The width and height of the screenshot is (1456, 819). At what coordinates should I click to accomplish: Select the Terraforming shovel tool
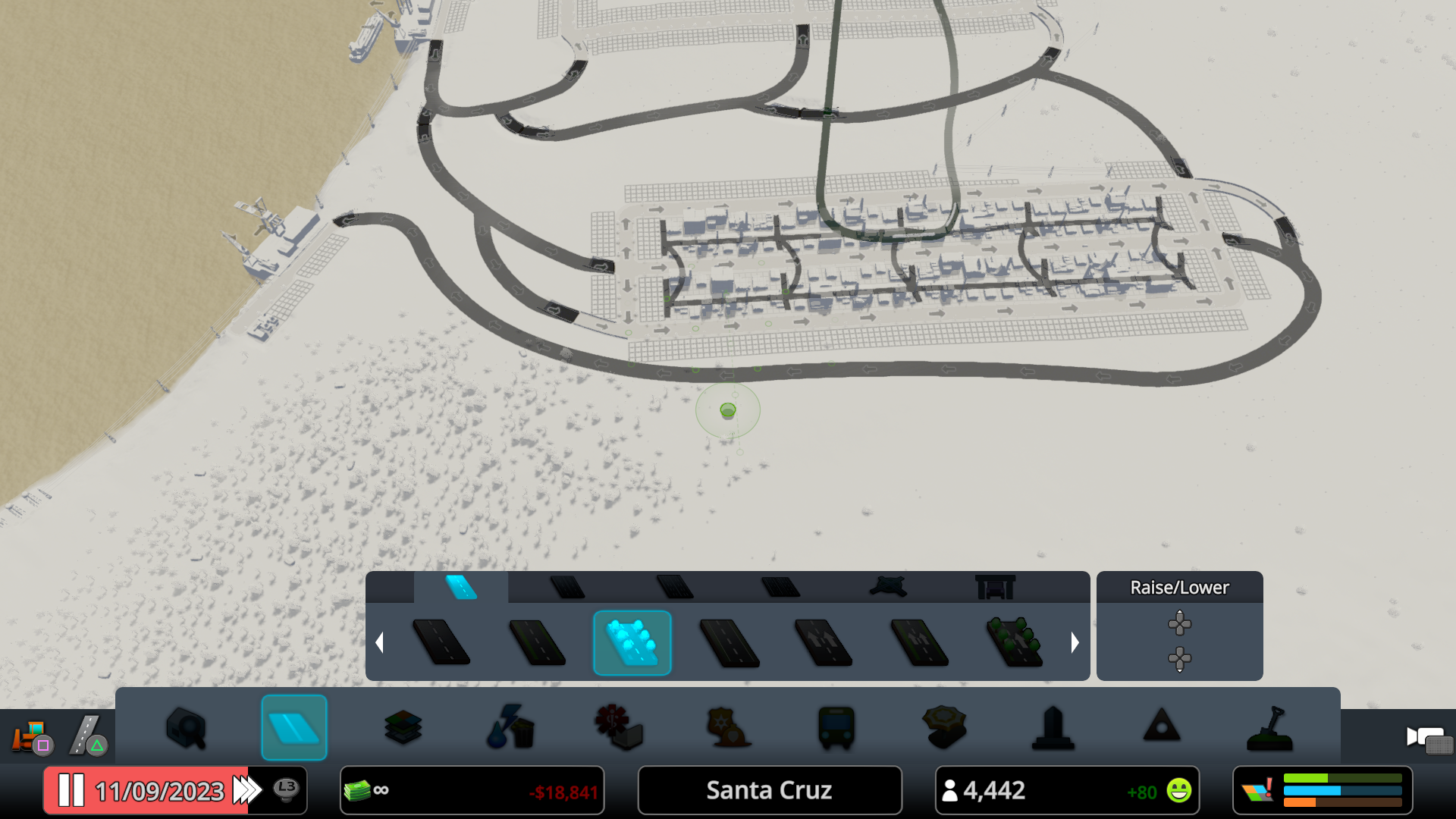click(x=1272, y=728)
